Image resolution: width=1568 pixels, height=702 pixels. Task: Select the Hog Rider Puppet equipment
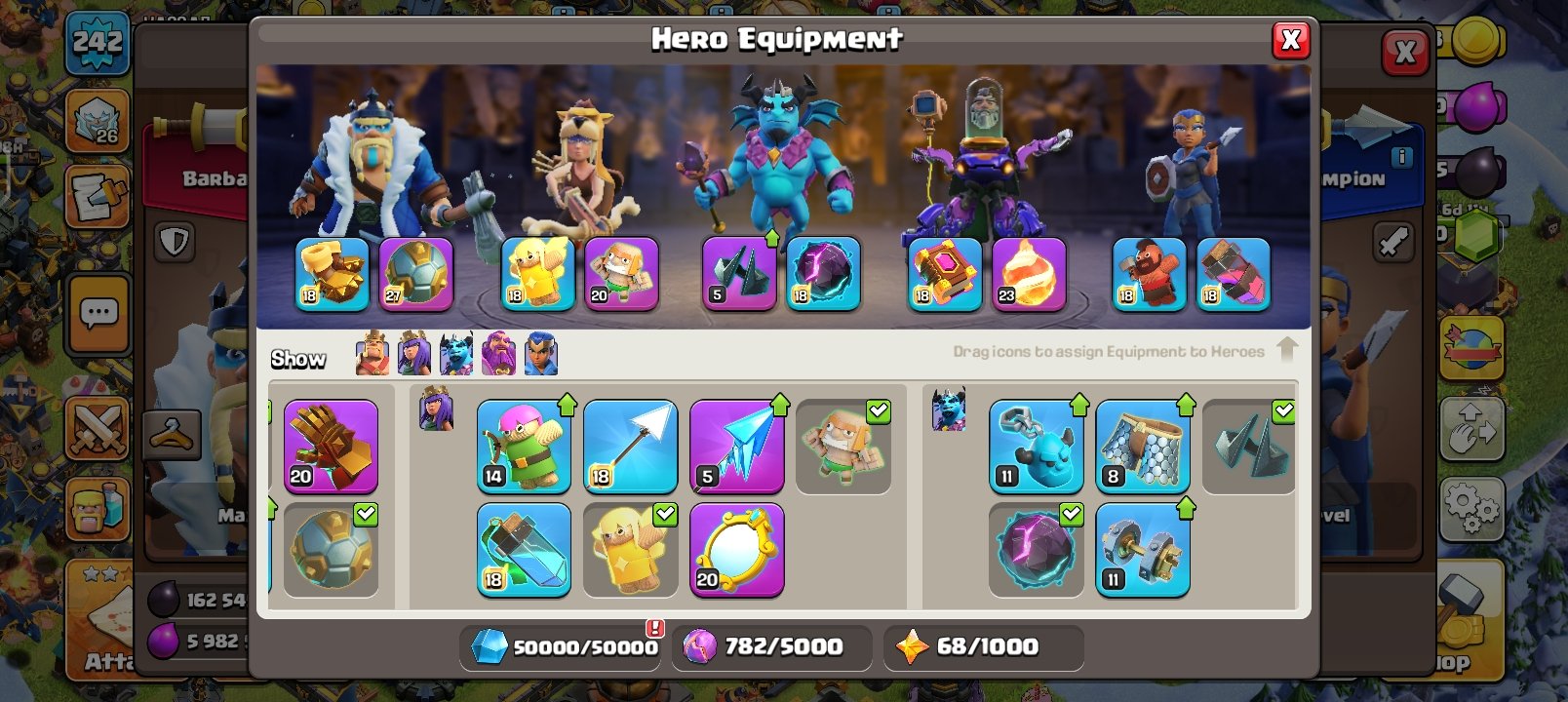coord(1149,274)
